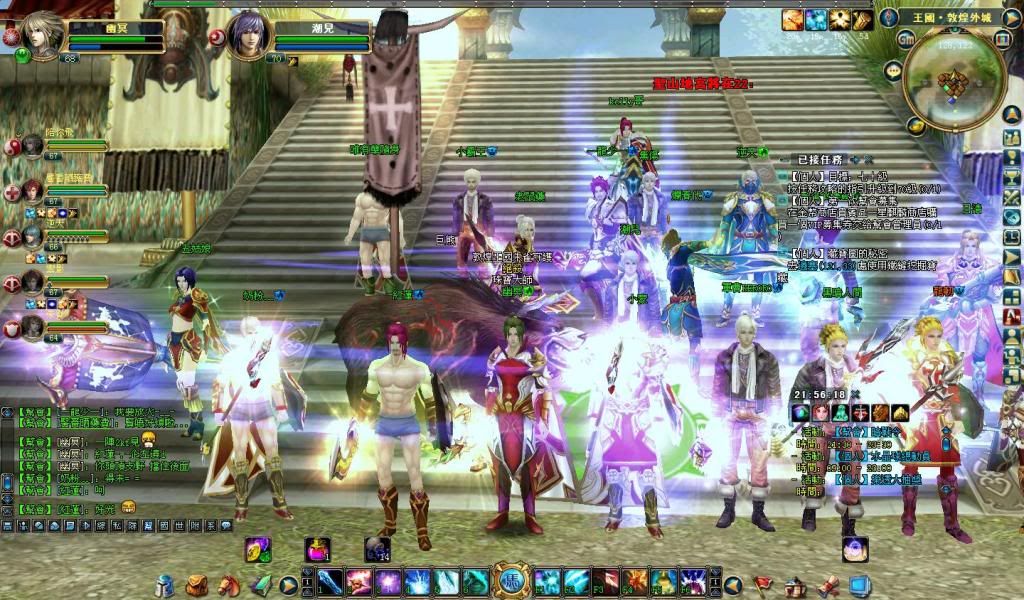Click the blue monitor system icon
1024x600 pixels.
point(859,584)
